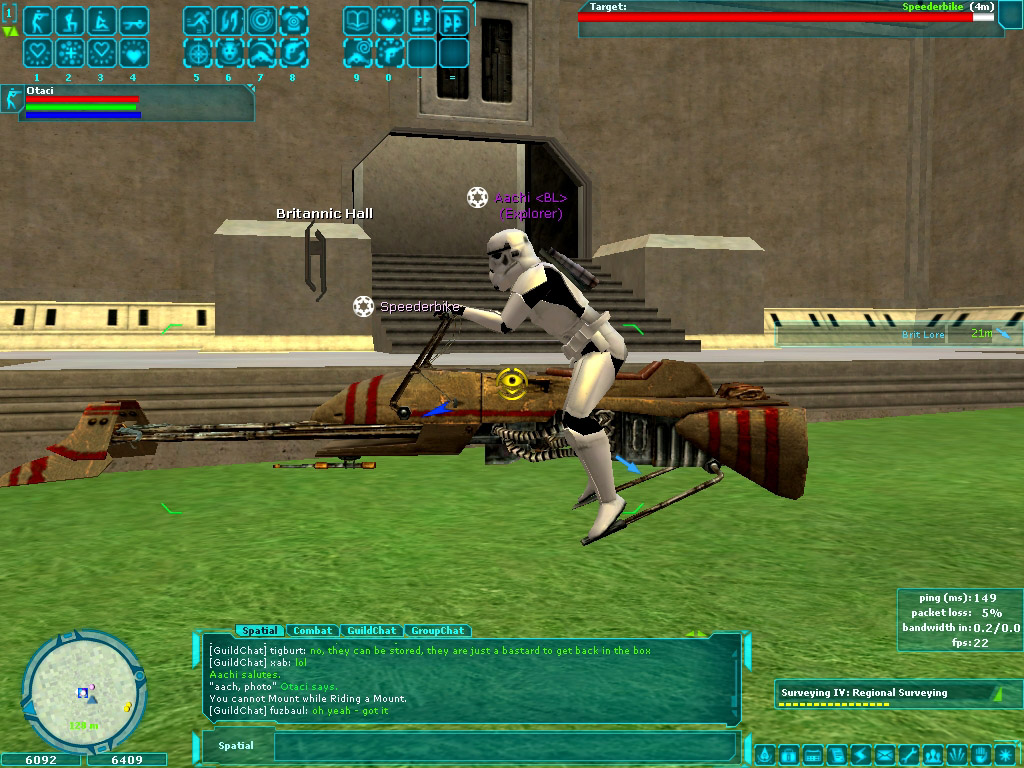Screen dimensions: 1024x768
Task: Activate the crosshair target toolbar ability
Action: pos(197,52)
